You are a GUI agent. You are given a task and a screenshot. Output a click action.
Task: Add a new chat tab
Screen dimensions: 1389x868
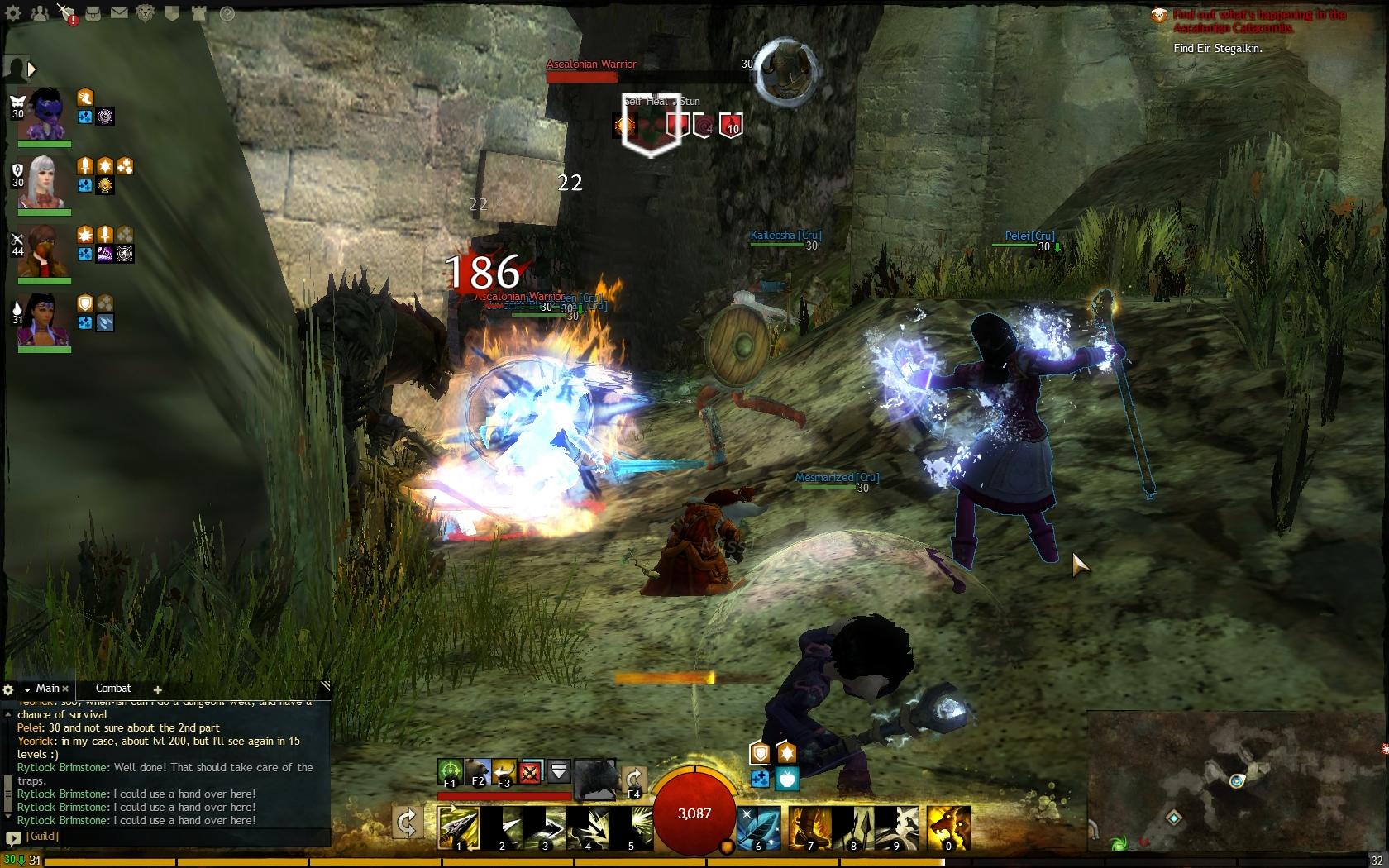pos(157,689)
